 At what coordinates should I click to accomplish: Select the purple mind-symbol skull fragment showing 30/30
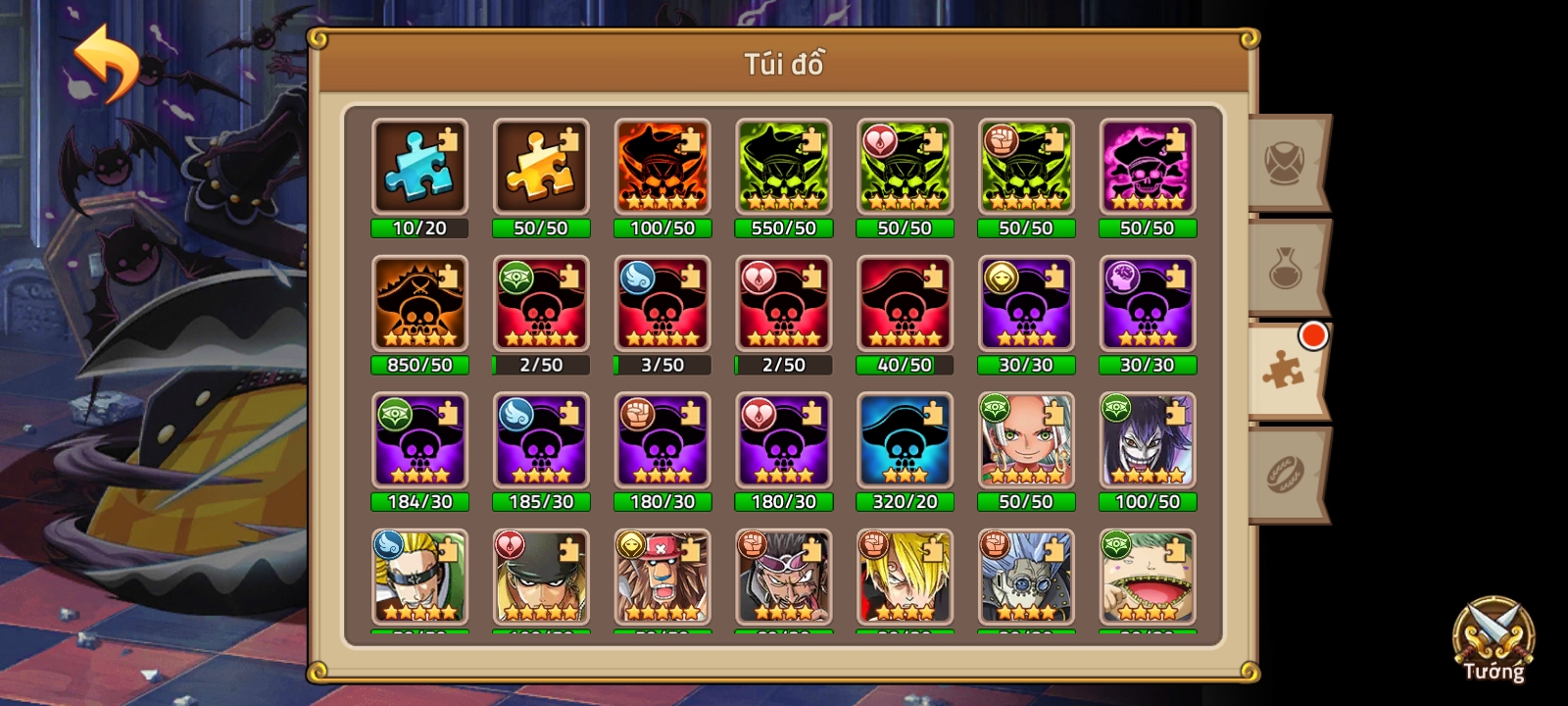point(1148,304)
